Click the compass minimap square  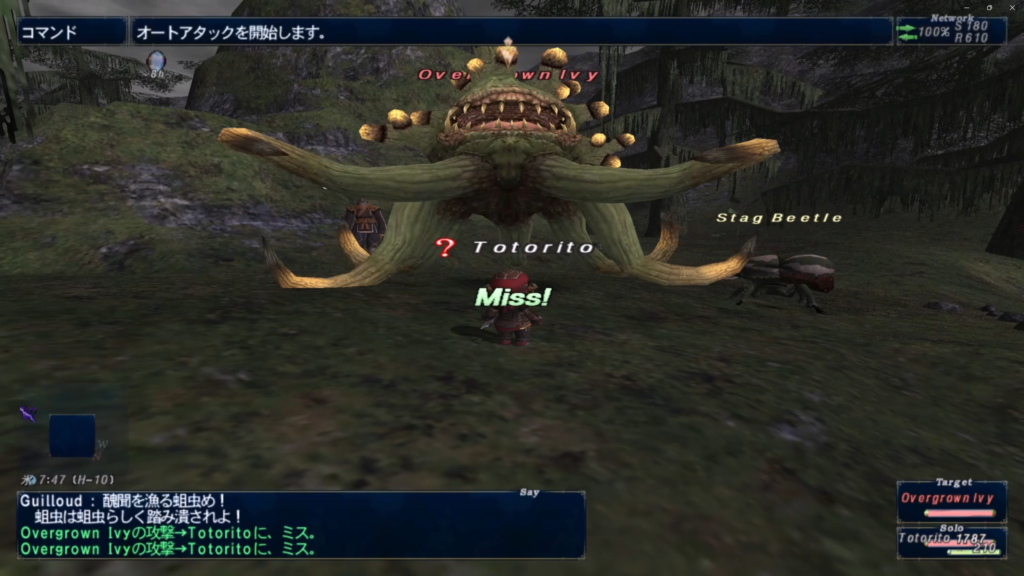(x=72, y=436)
